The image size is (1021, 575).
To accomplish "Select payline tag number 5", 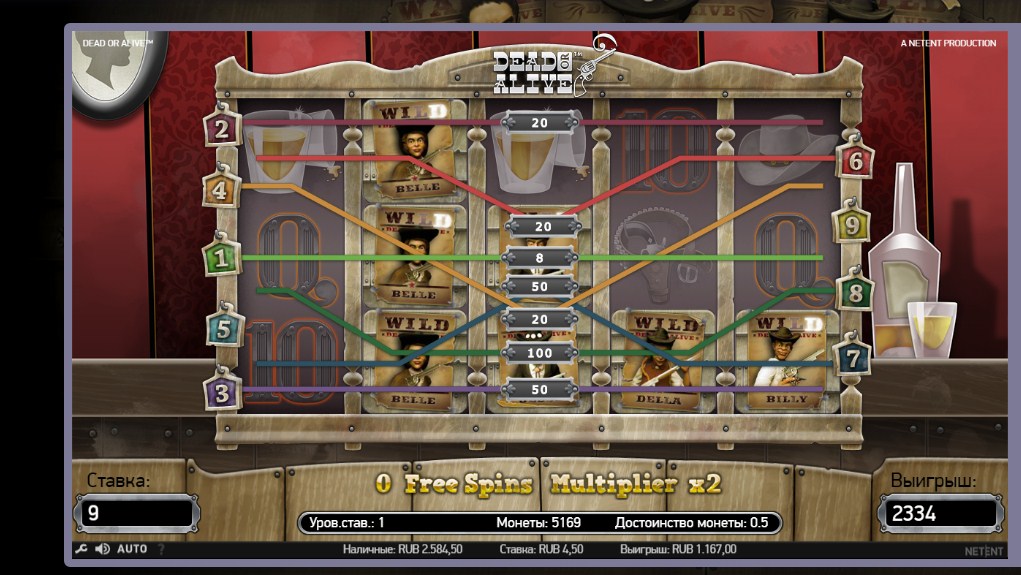I will pyautogui.click(x=224, y=328).
